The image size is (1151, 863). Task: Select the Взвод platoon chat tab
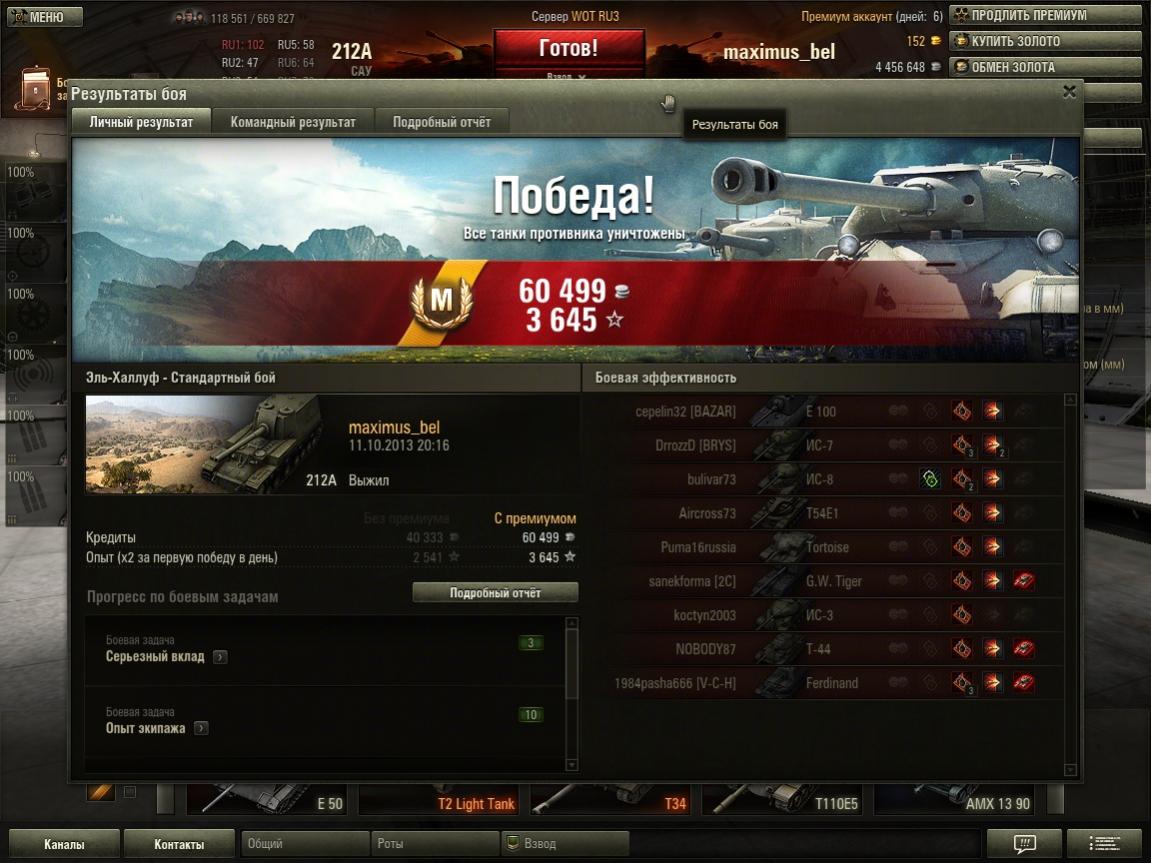pos(565,844)
